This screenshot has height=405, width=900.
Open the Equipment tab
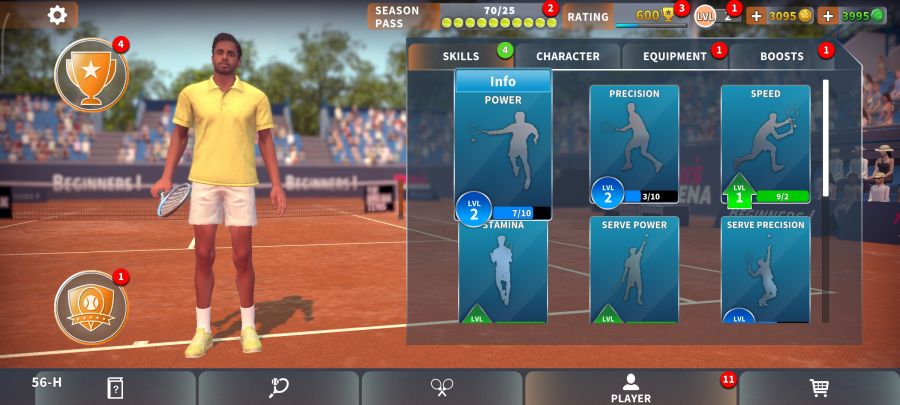(674, 56)
